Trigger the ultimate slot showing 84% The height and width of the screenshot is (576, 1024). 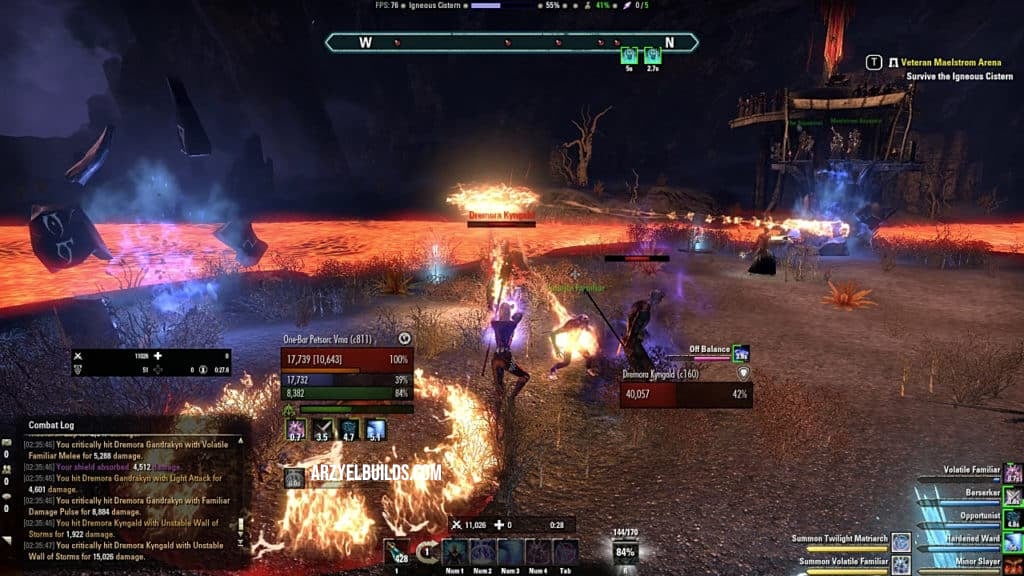pos(625,551)
